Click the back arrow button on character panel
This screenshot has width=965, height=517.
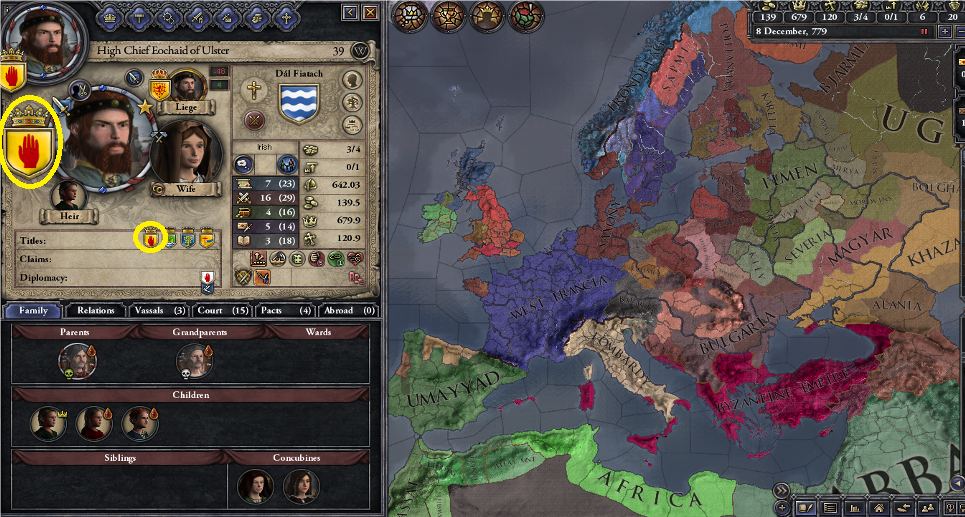tap(350, 12)
